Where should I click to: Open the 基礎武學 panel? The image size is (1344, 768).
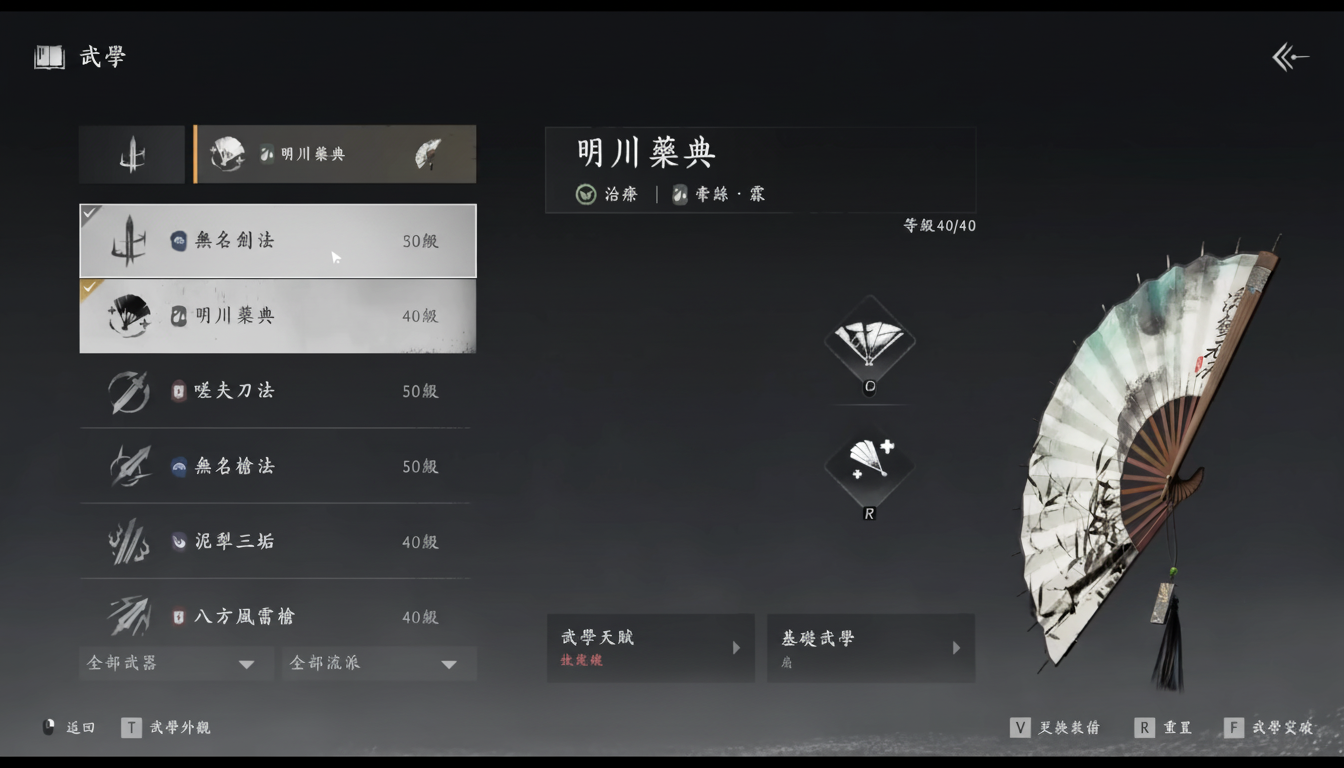click(870, 648)
